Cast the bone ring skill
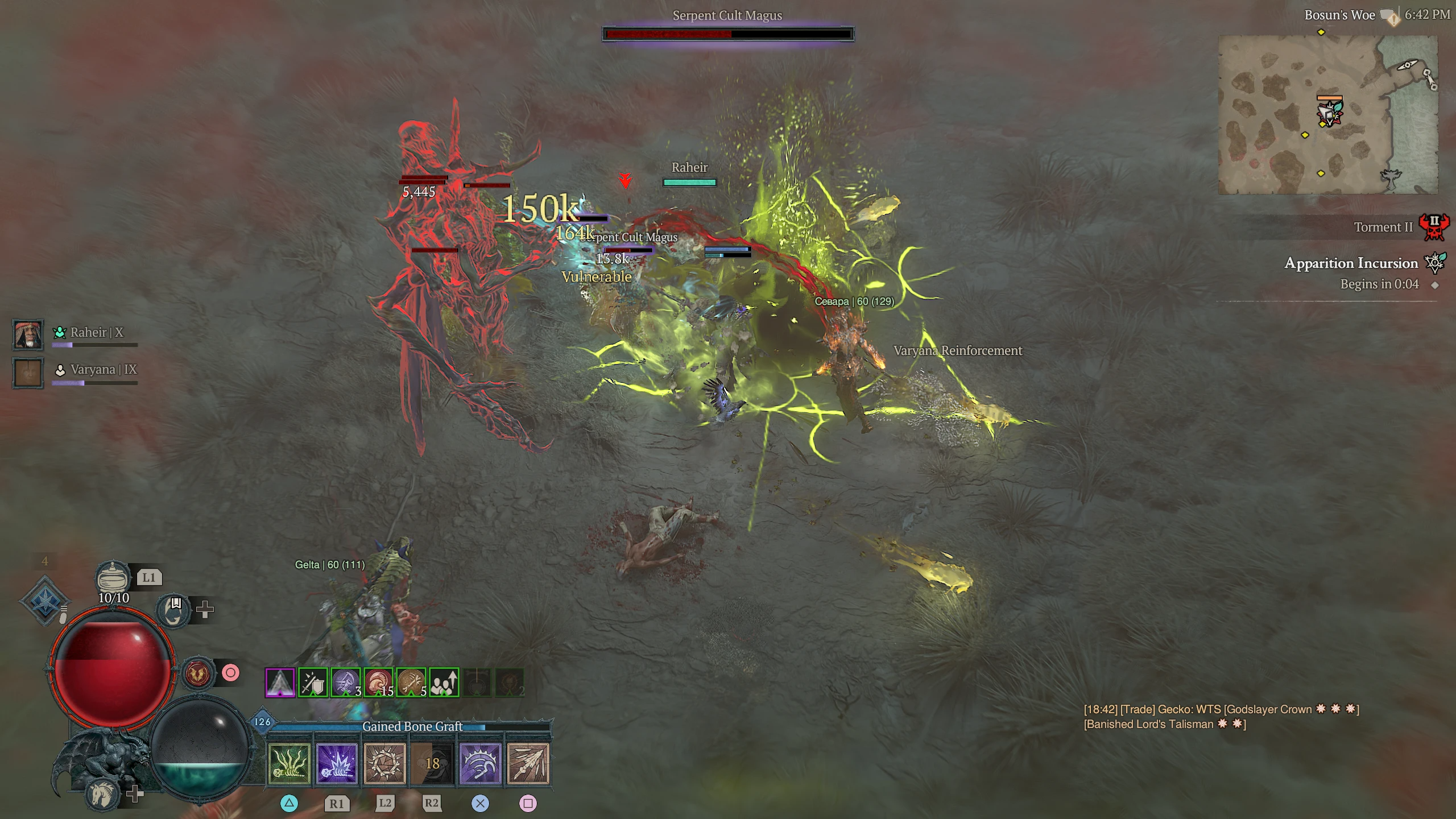Screen dimensions: 1456x819 click(x=384, y=763)
